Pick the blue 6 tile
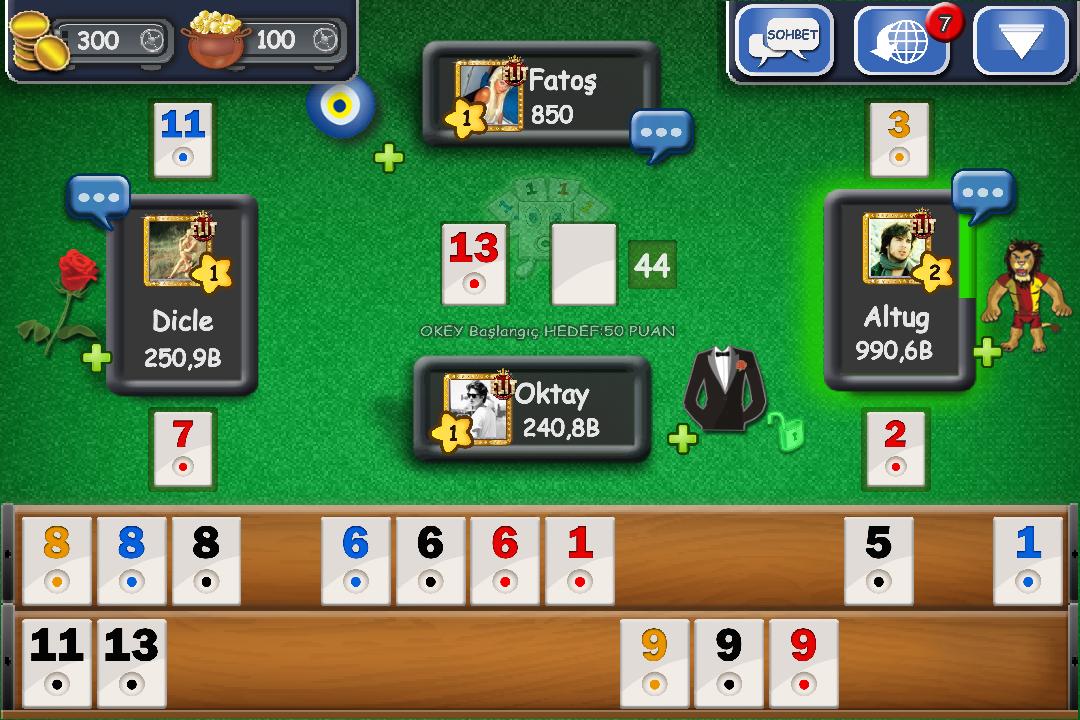Image resolution: width=1080 pixels, height=720 pixels. pyautogui.click(x=355, y=560)
